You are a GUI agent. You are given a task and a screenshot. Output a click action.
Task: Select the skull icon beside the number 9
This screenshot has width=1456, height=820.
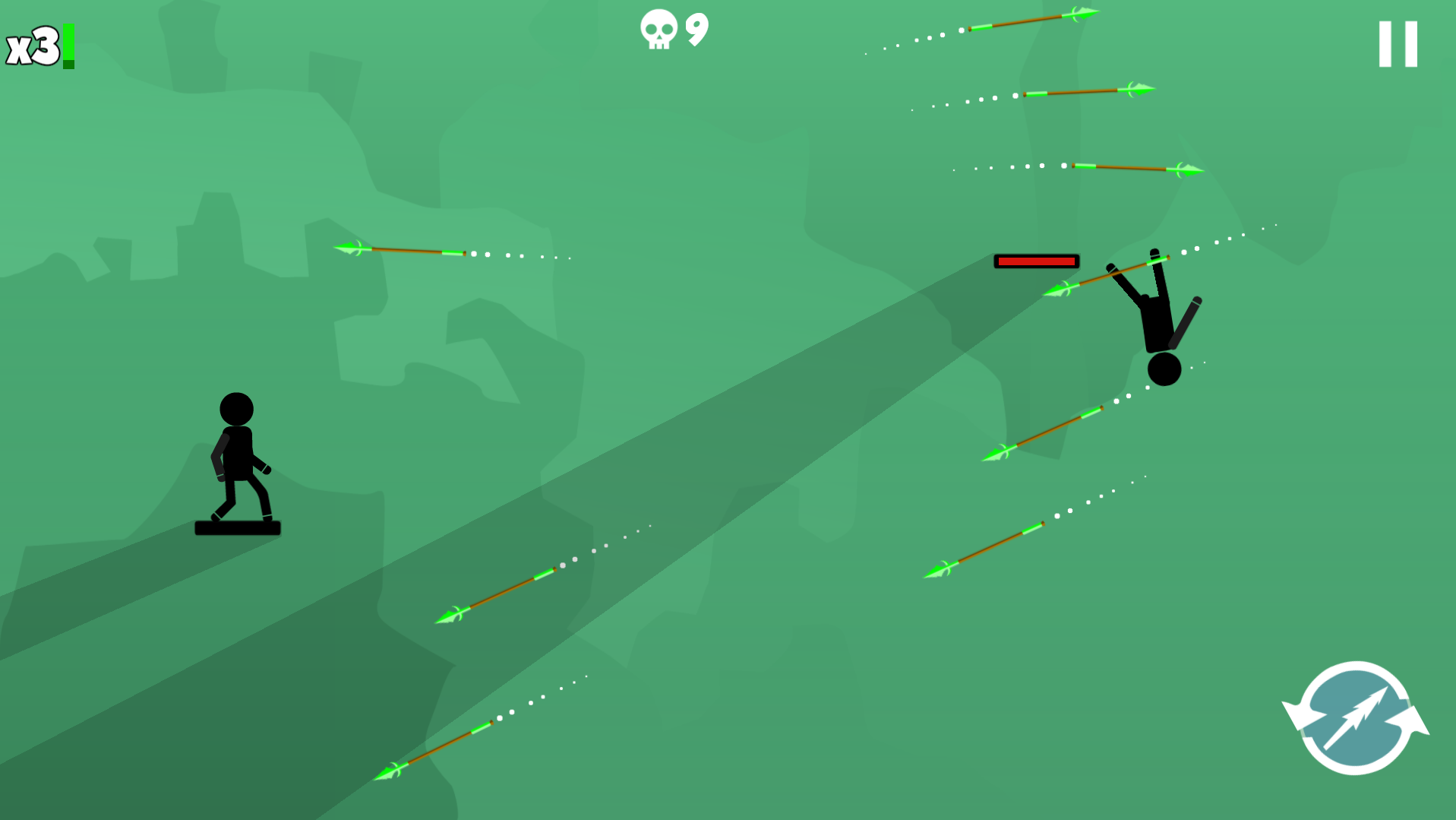(660, 29)
